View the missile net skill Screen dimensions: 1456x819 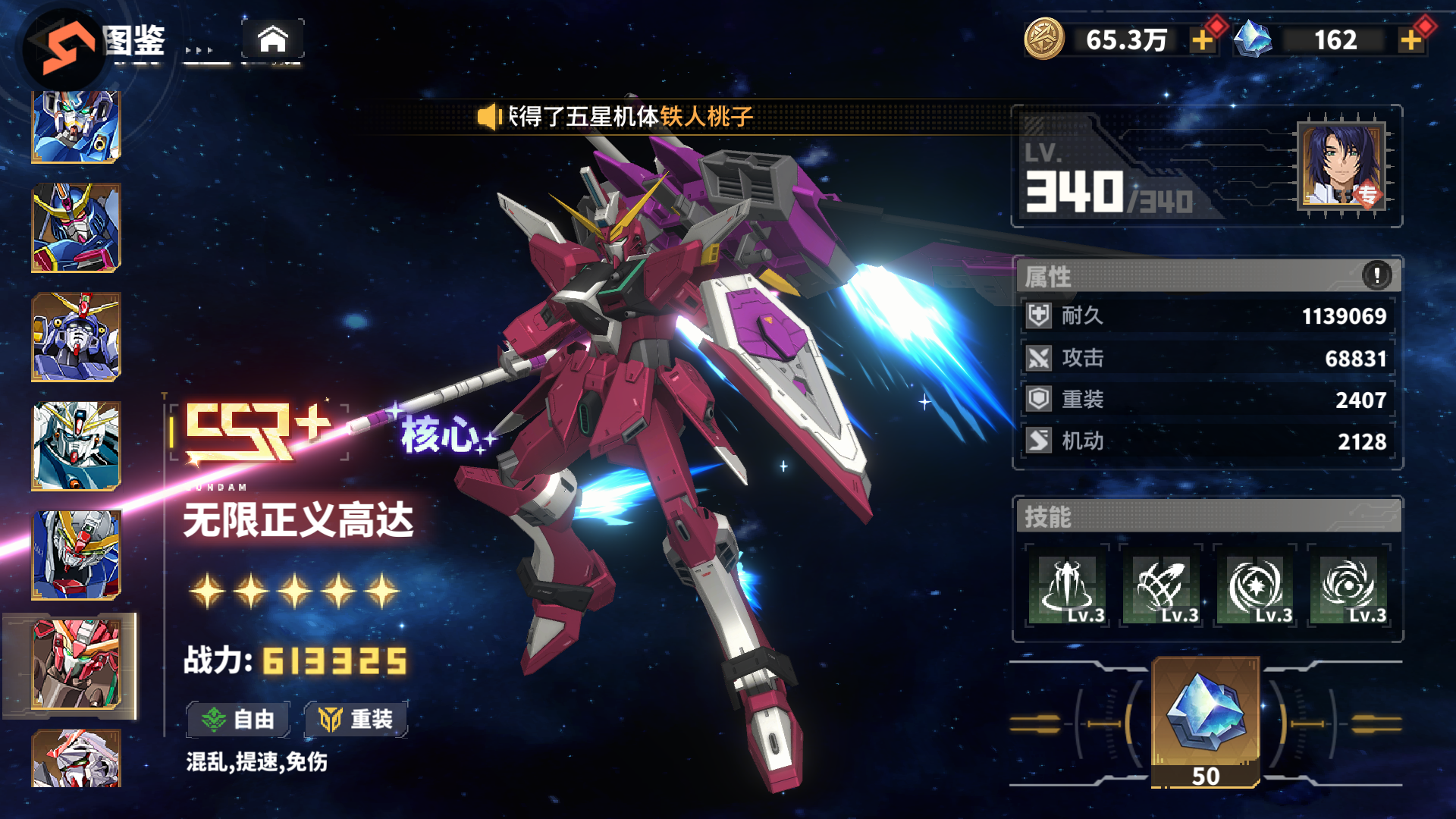(x=1161, y=586)
